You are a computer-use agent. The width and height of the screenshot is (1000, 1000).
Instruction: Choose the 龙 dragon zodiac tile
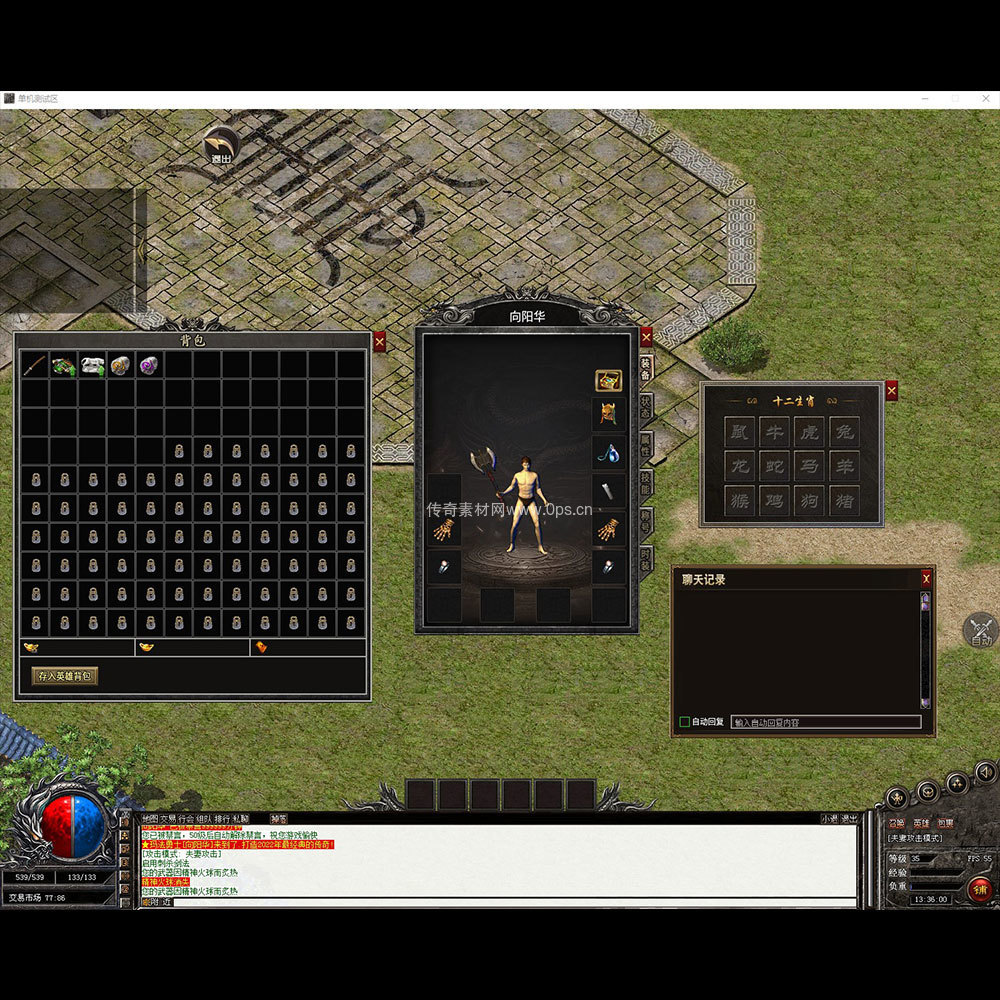click(x=740, y=466)
